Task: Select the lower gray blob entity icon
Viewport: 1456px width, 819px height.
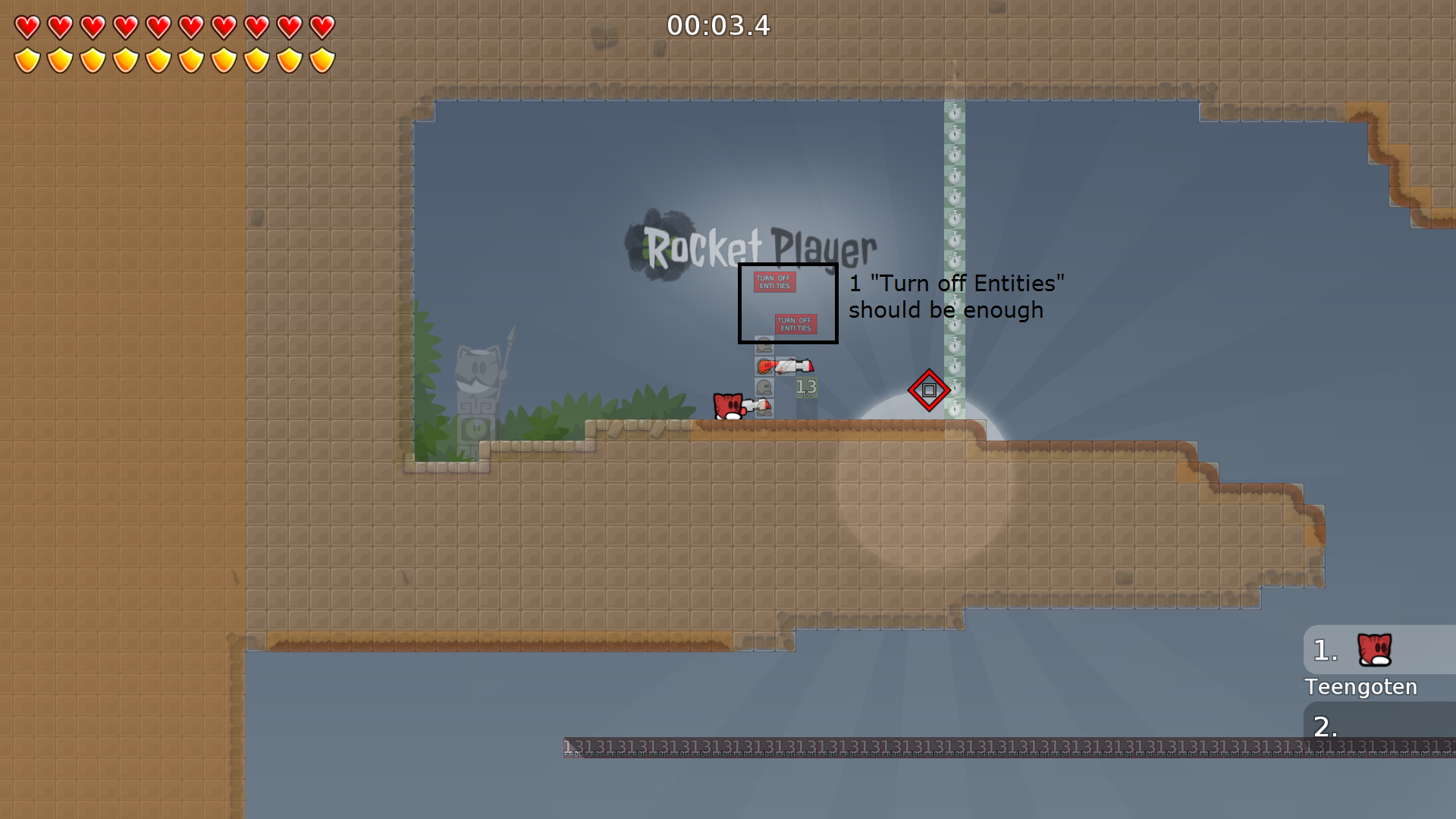Action: click(x=764, y=386)
